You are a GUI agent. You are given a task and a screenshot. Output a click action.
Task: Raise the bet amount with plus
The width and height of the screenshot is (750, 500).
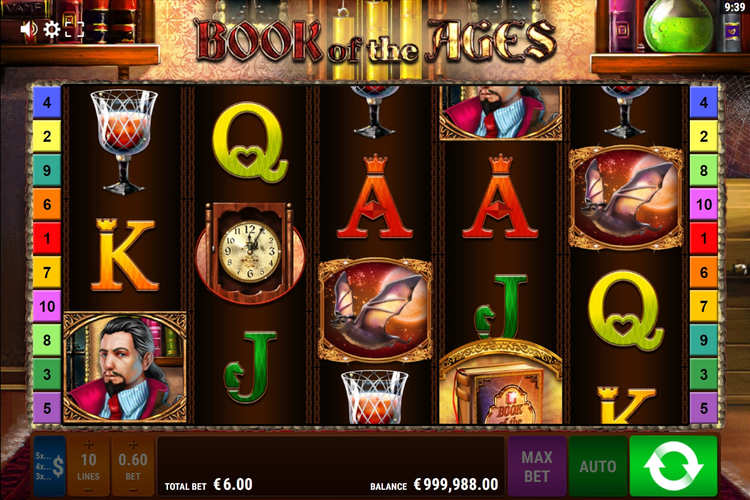click(133, 443)
